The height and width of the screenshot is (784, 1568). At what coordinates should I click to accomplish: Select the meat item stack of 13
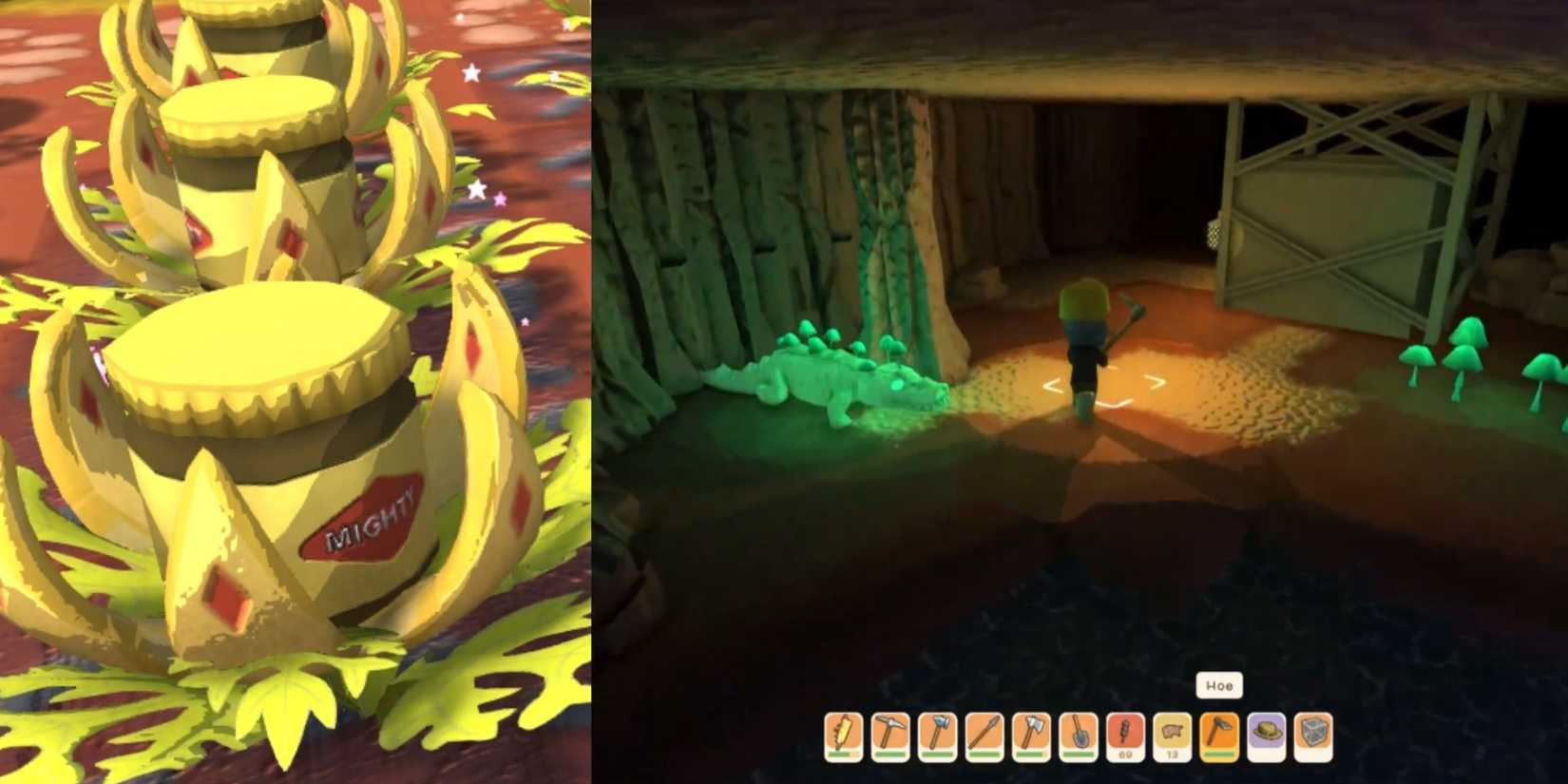click(x=1174, y=730)
